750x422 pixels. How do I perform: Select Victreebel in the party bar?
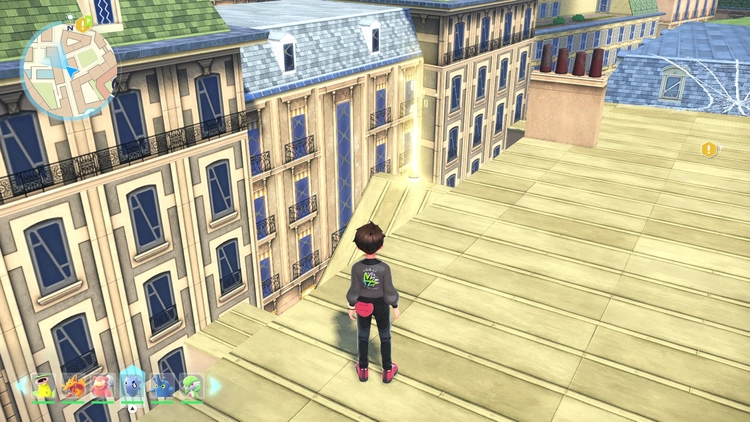42,387
